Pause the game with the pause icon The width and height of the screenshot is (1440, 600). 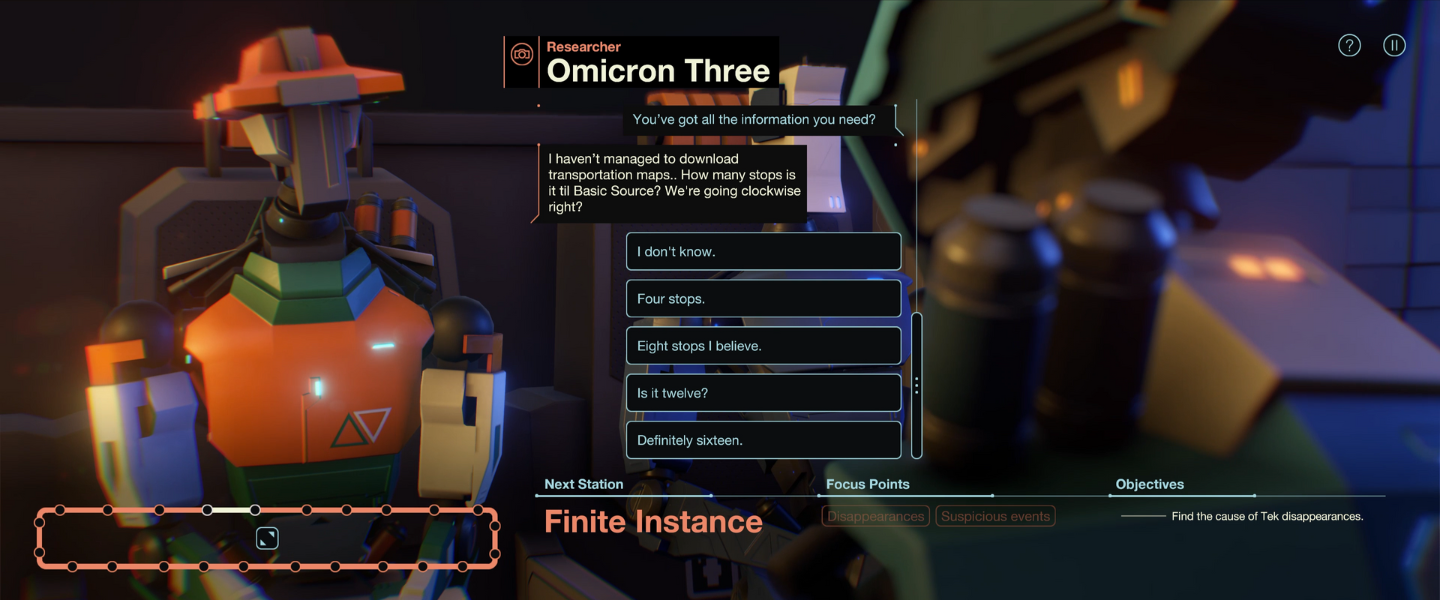[x=1394, y=45]
